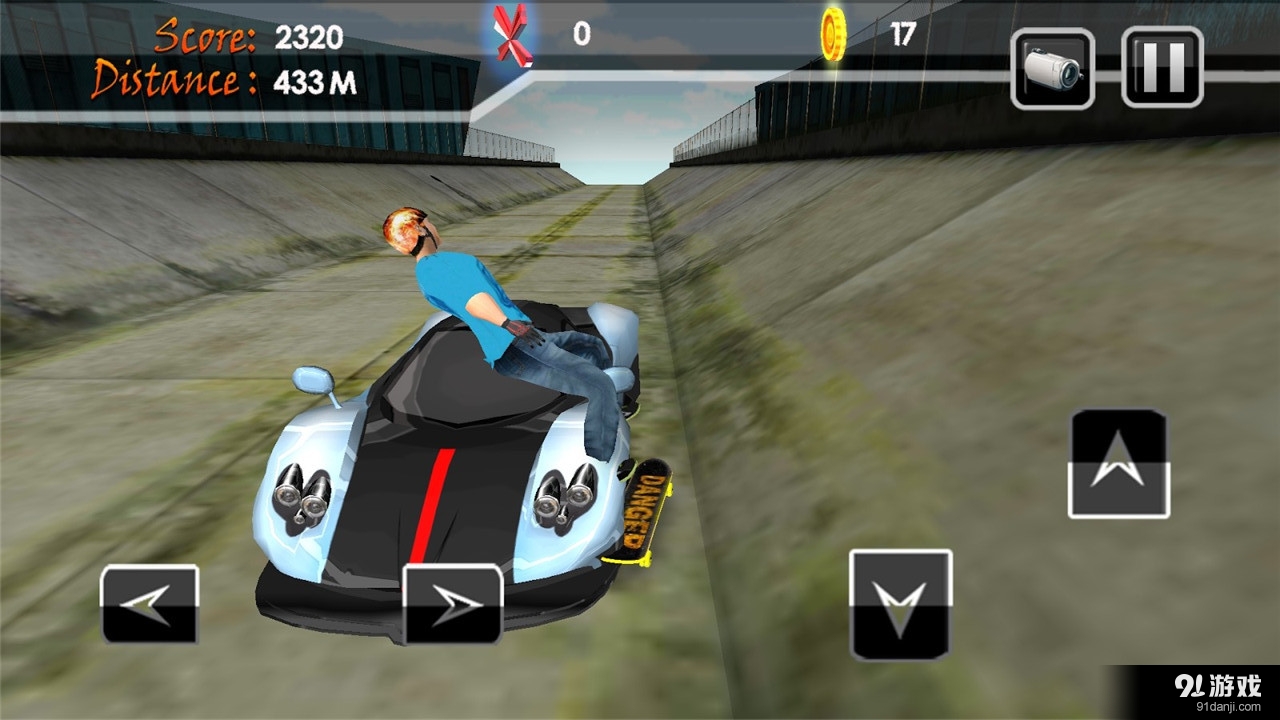The width and height of the screenshot is (1280, 720).
Task: Tap the up arrow button
Action: point(1119,464)
